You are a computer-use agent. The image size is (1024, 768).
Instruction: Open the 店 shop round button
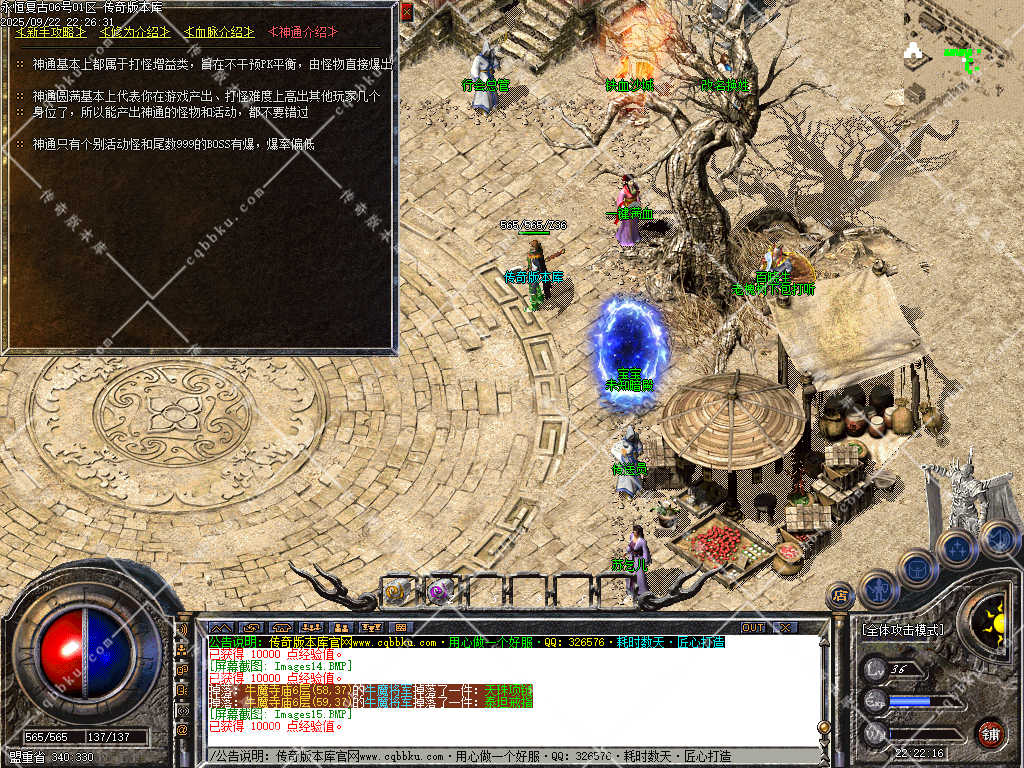coord(840,597)
